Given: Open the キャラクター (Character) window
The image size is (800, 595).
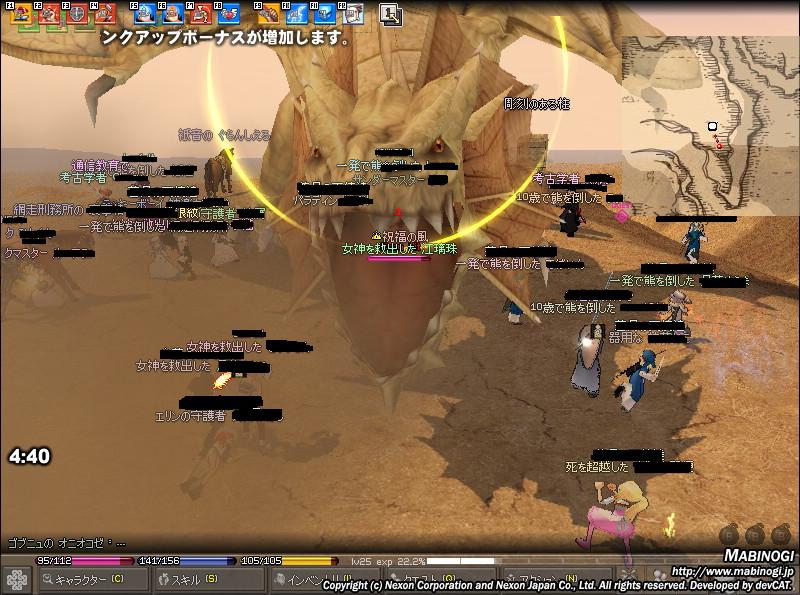Looking at the screenshot, I should coord(88,579).
